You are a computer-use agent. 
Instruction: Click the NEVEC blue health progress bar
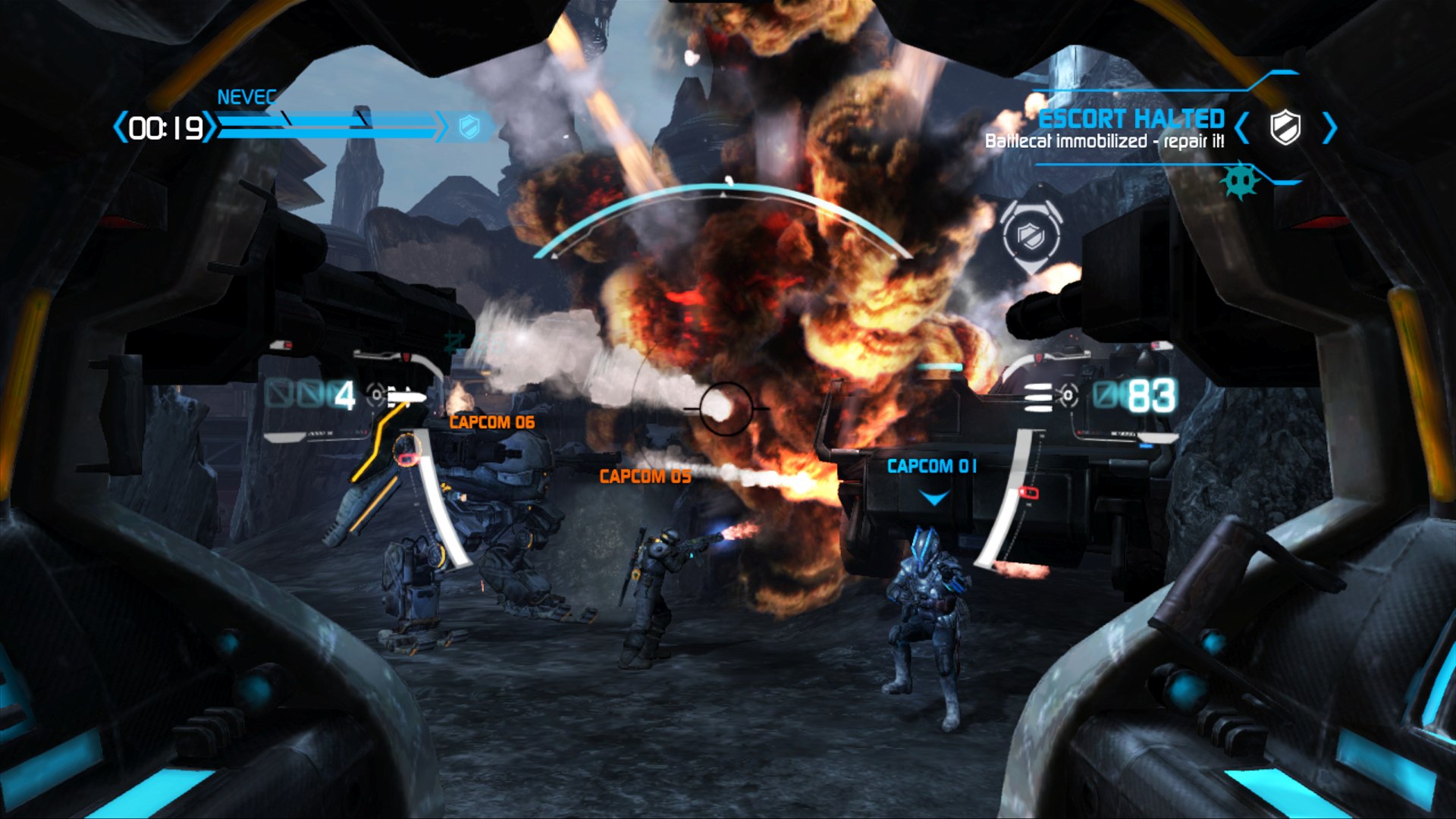click(x=326, y=127)
